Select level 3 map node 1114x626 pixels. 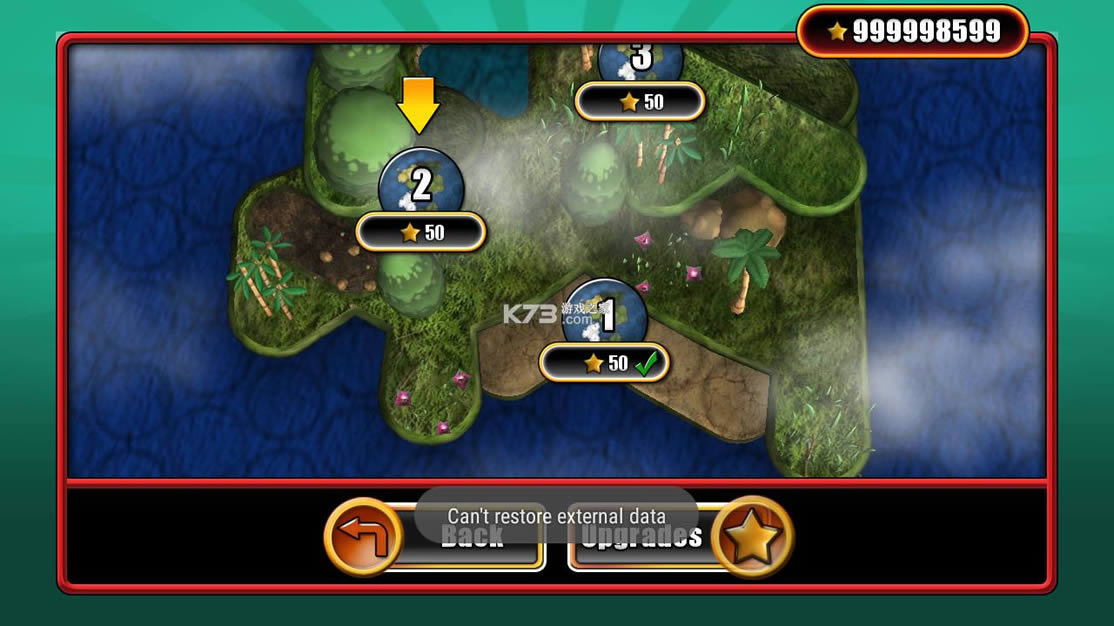pyautogui.click(x=641, y=60)
